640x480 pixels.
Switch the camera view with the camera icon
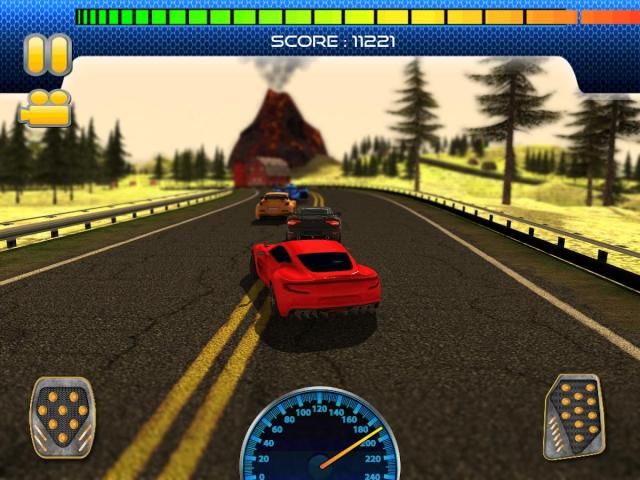(x=46, y=108)
